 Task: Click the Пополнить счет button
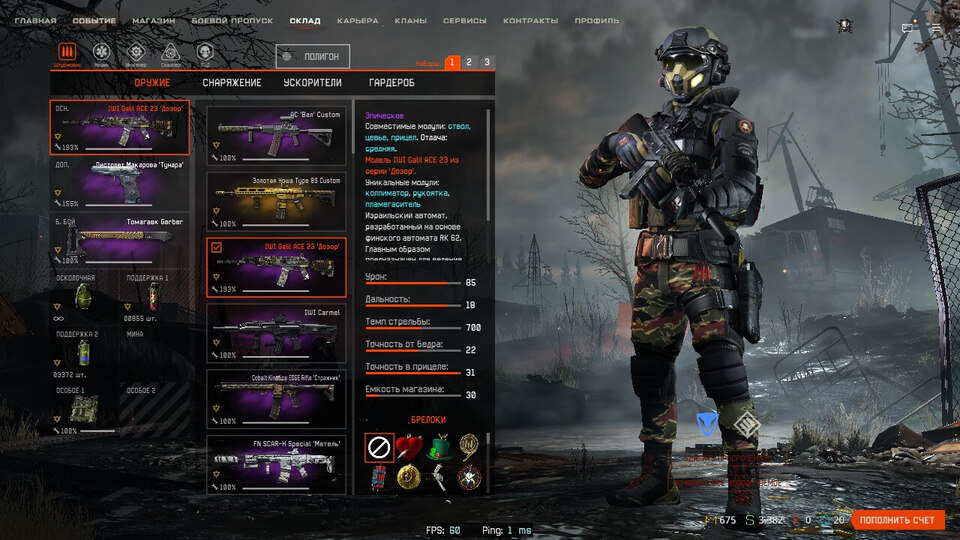point(898,520)
